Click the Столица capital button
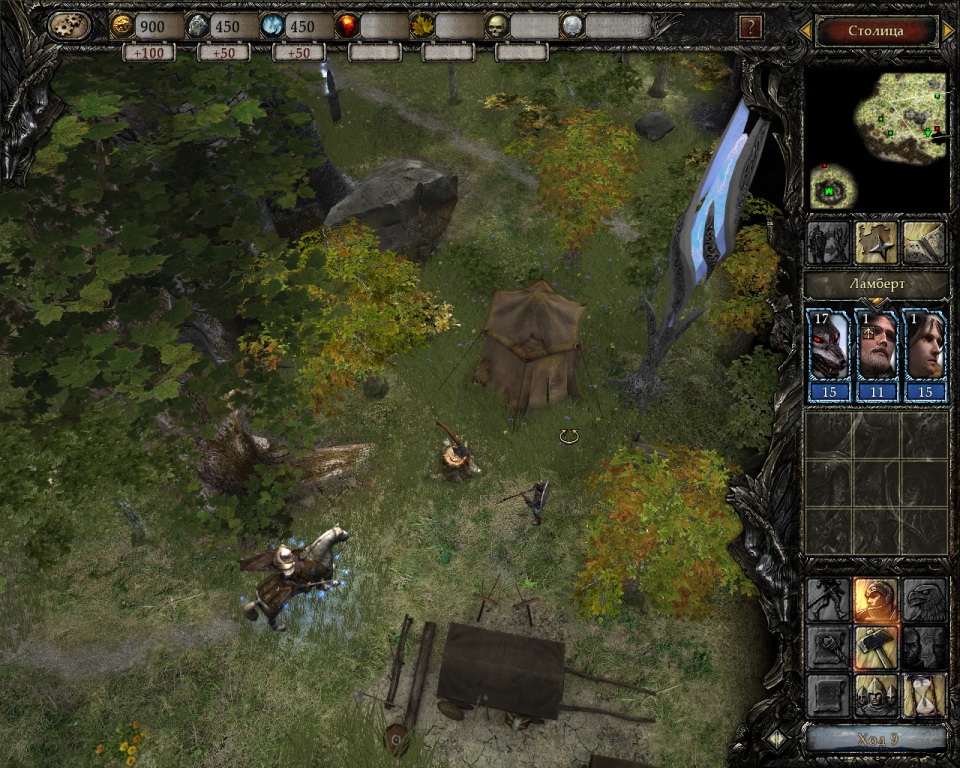The image size is (960, 768). [876, 31]
